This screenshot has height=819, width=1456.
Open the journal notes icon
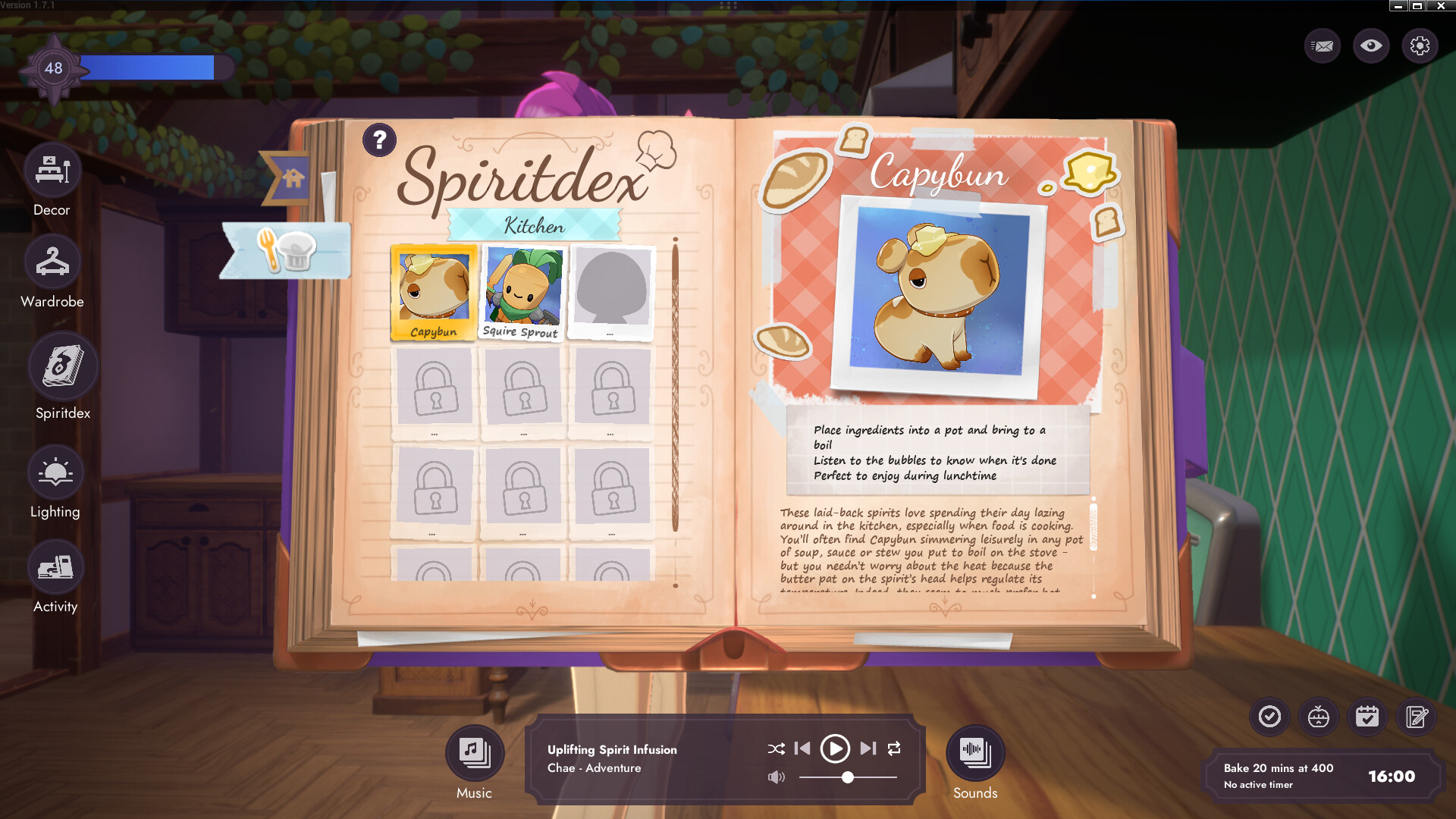point(1416,717)
